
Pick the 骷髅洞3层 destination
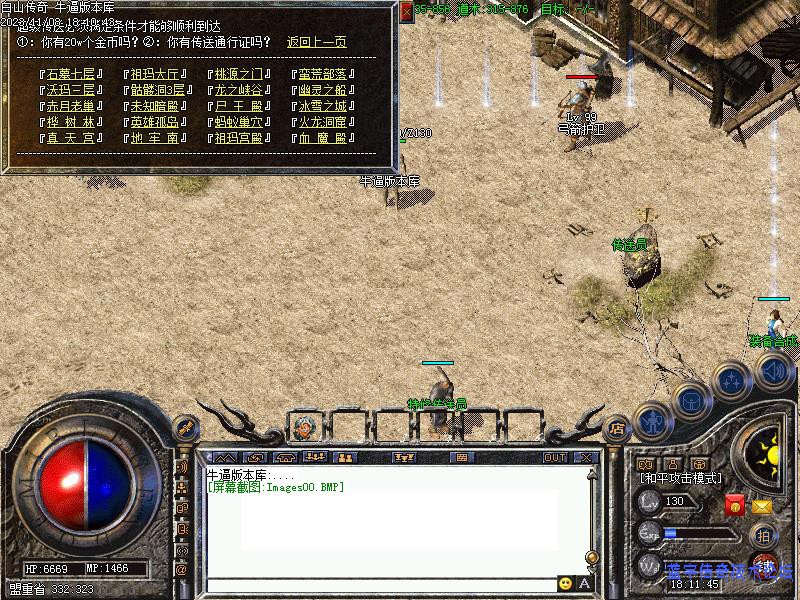tap(155, 90)
